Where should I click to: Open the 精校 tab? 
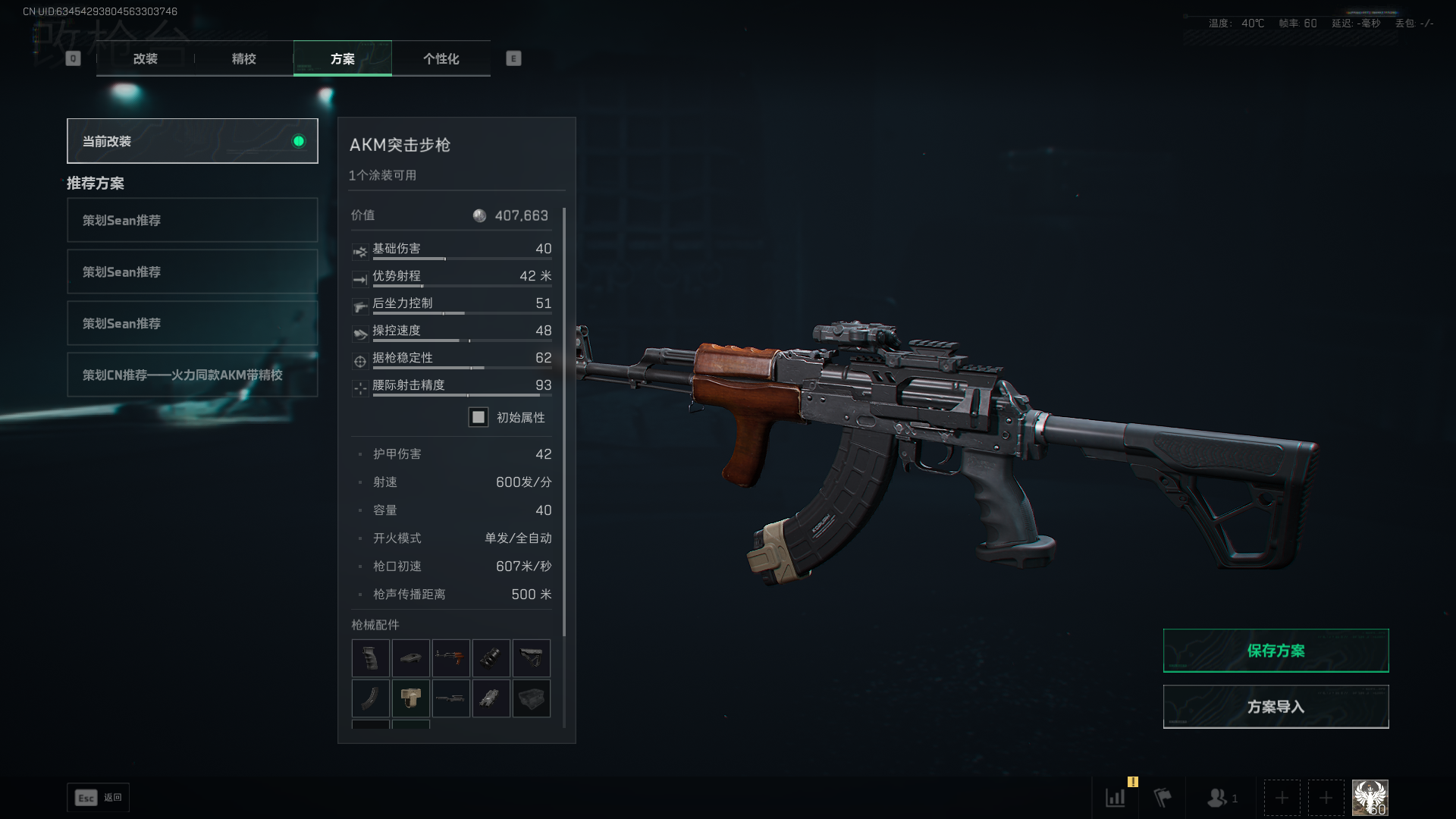coord(243,58)
